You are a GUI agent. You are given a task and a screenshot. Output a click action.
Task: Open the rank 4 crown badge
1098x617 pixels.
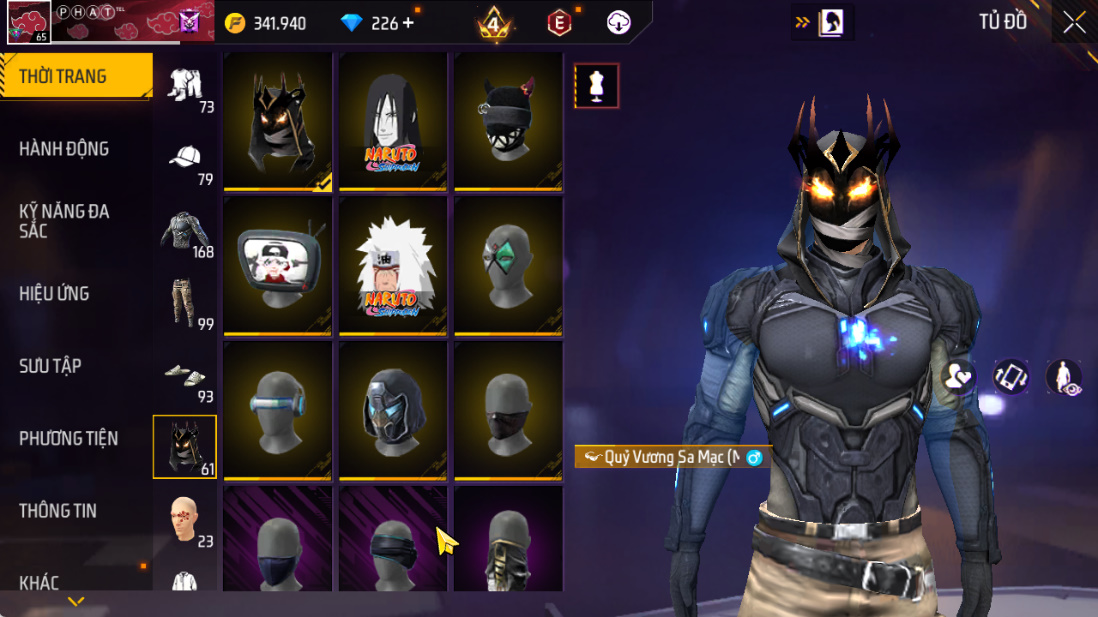click(493, 23)
